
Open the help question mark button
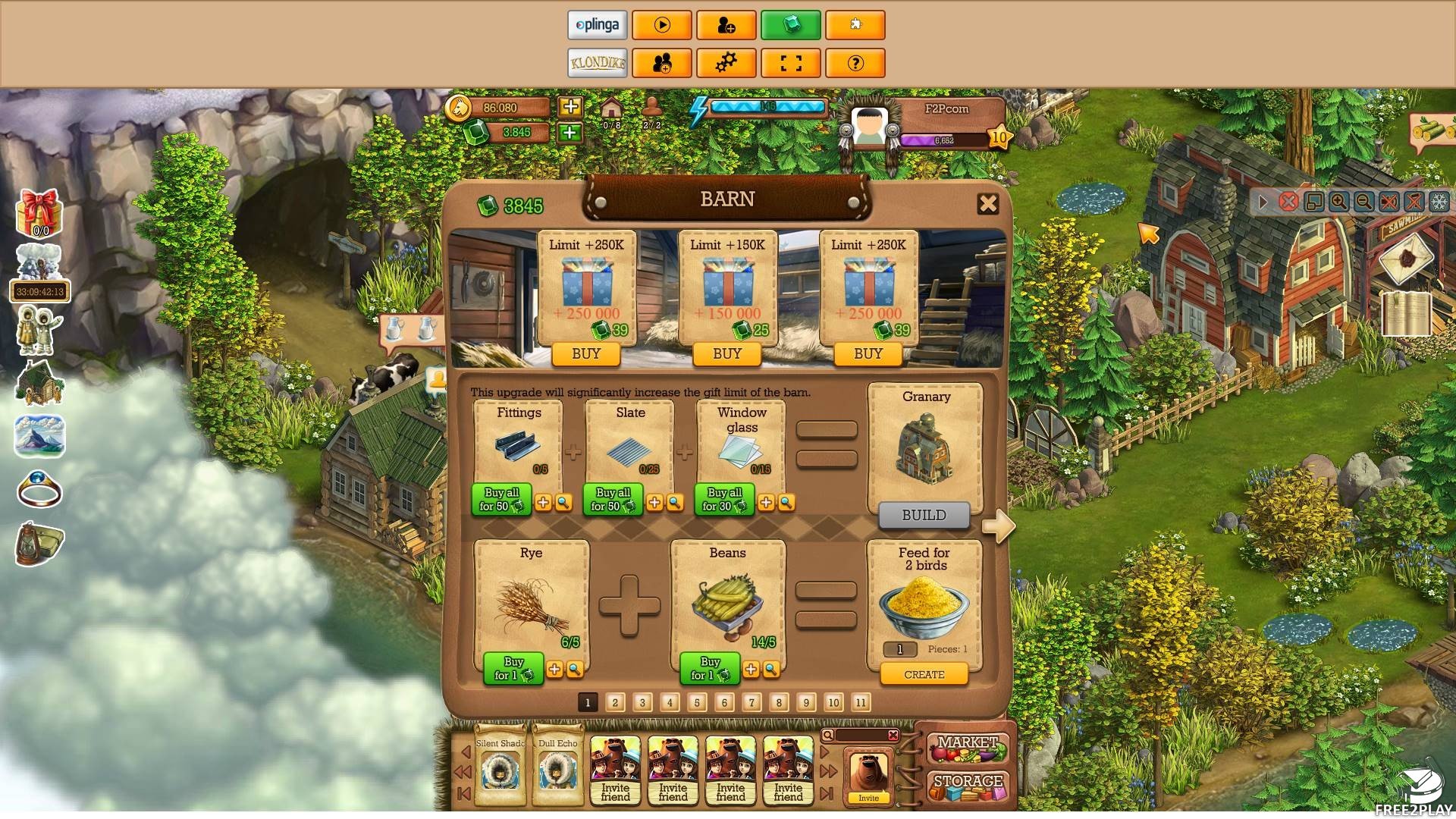click(x=855, y=63)
